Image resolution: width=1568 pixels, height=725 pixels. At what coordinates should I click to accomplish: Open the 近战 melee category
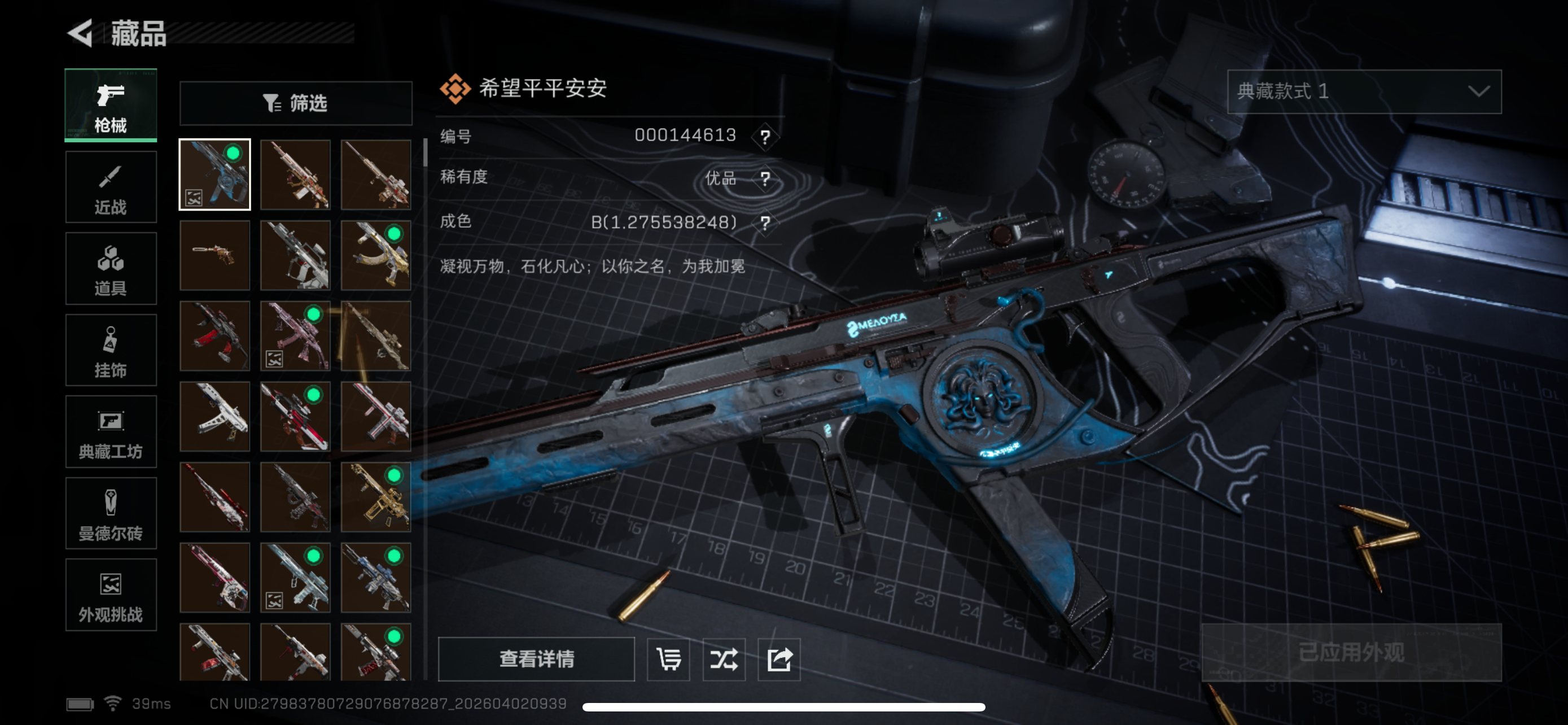coord(111,187)
